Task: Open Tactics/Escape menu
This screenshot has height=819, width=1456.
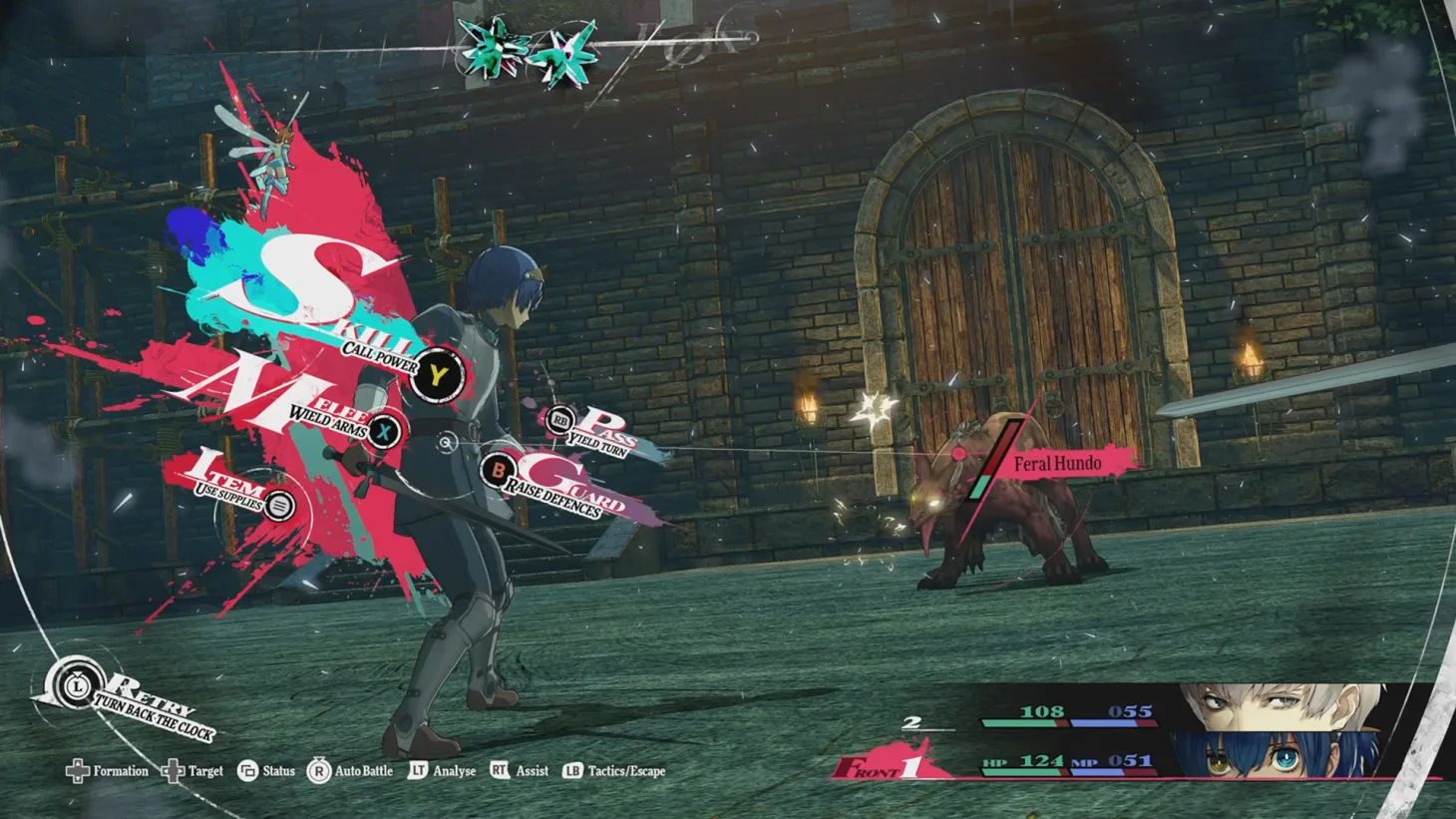Action: [614, 771]
